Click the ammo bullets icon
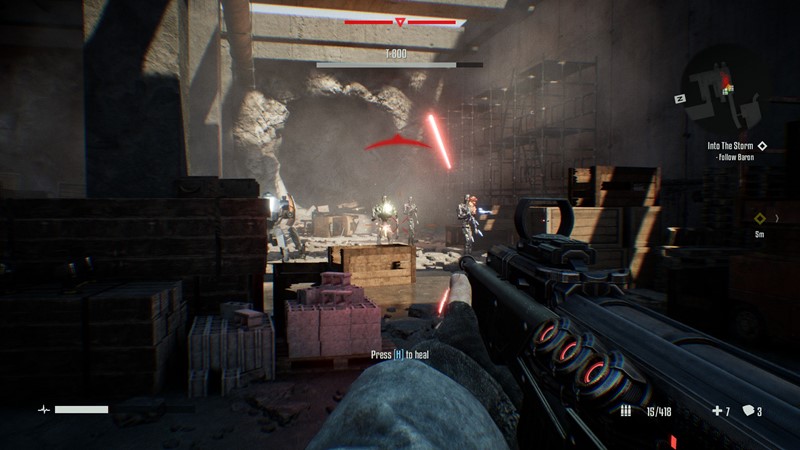Image resolution: width=800 pixels, height=450 pixels. point(626,411)
